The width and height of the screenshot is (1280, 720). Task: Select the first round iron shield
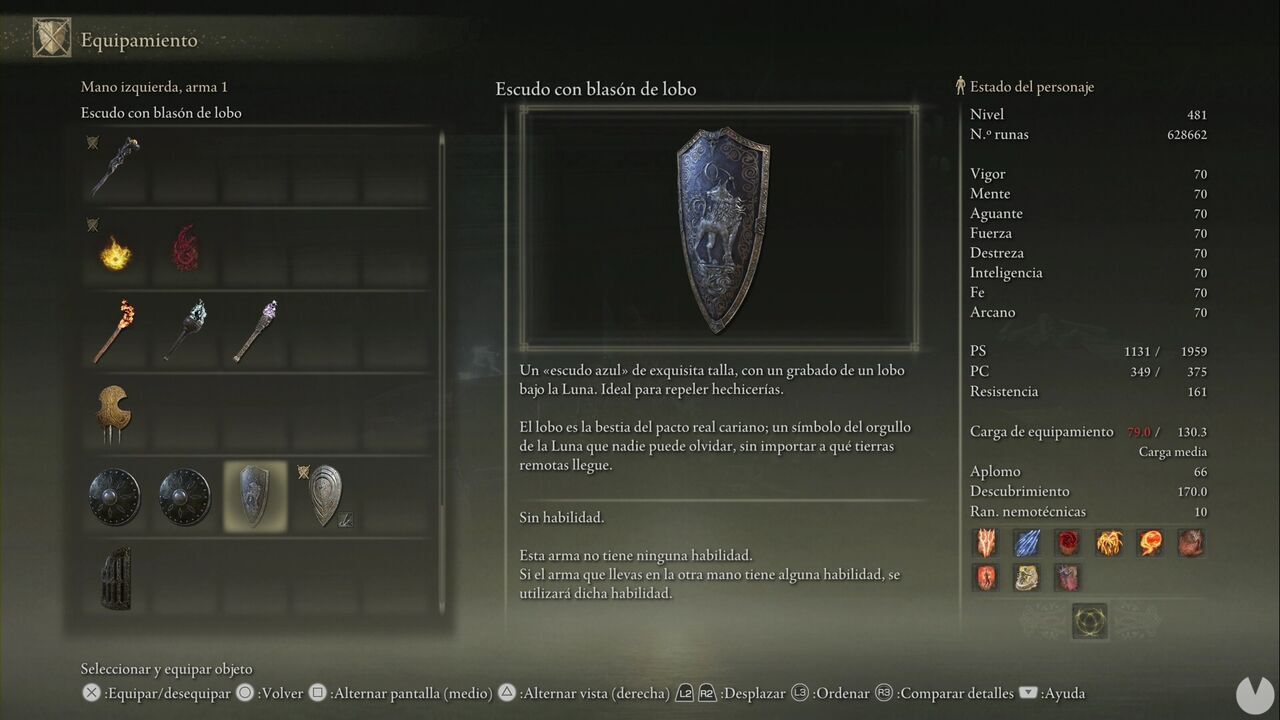pyautogui.click(x=113, y=495)
